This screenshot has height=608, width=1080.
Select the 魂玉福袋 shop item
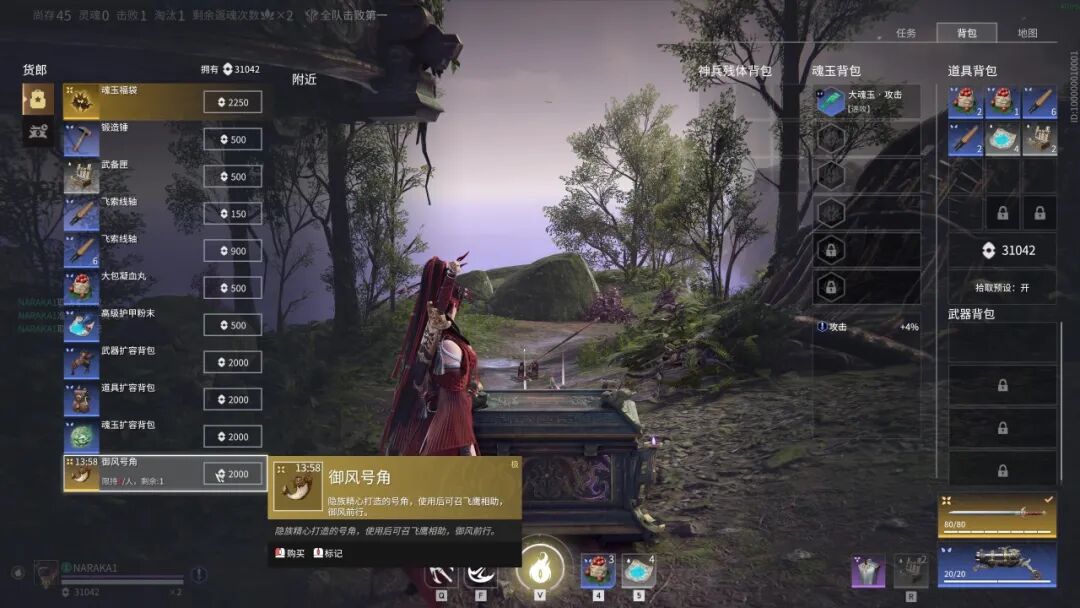(x=130, y=102)
